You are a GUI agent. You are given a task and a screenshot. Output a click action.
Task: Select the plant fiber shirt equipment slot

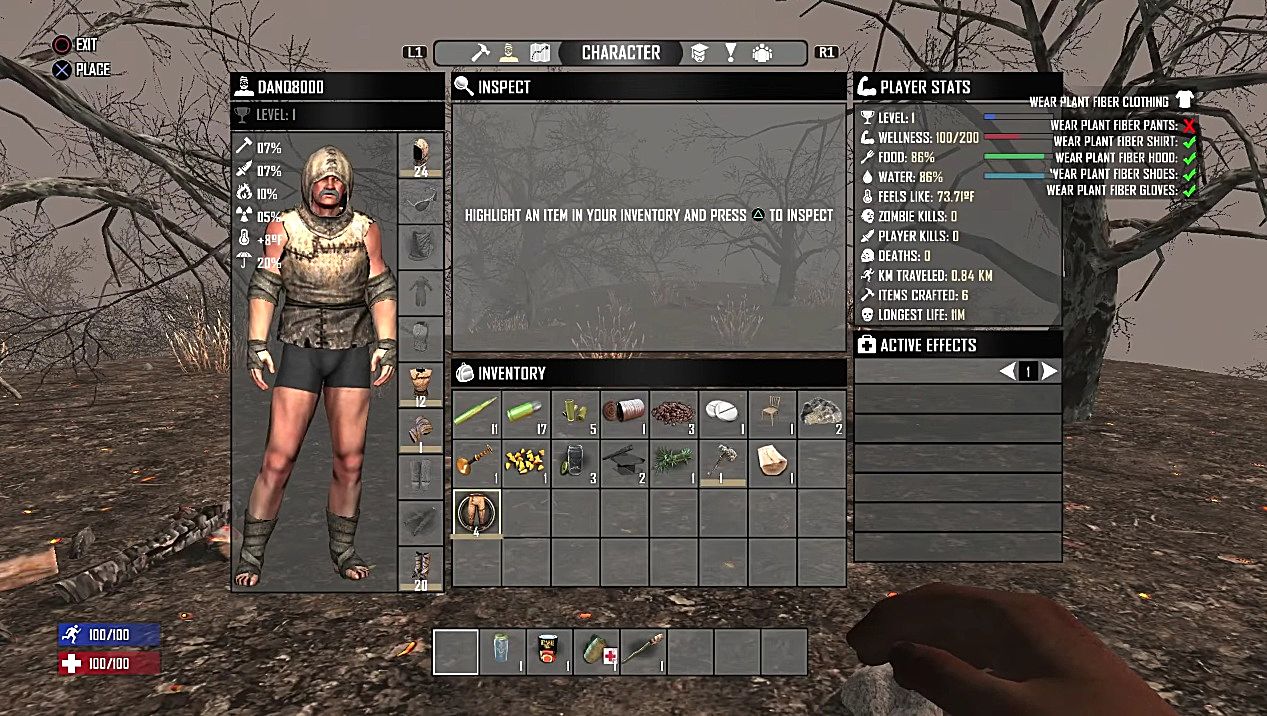point(421,386)
